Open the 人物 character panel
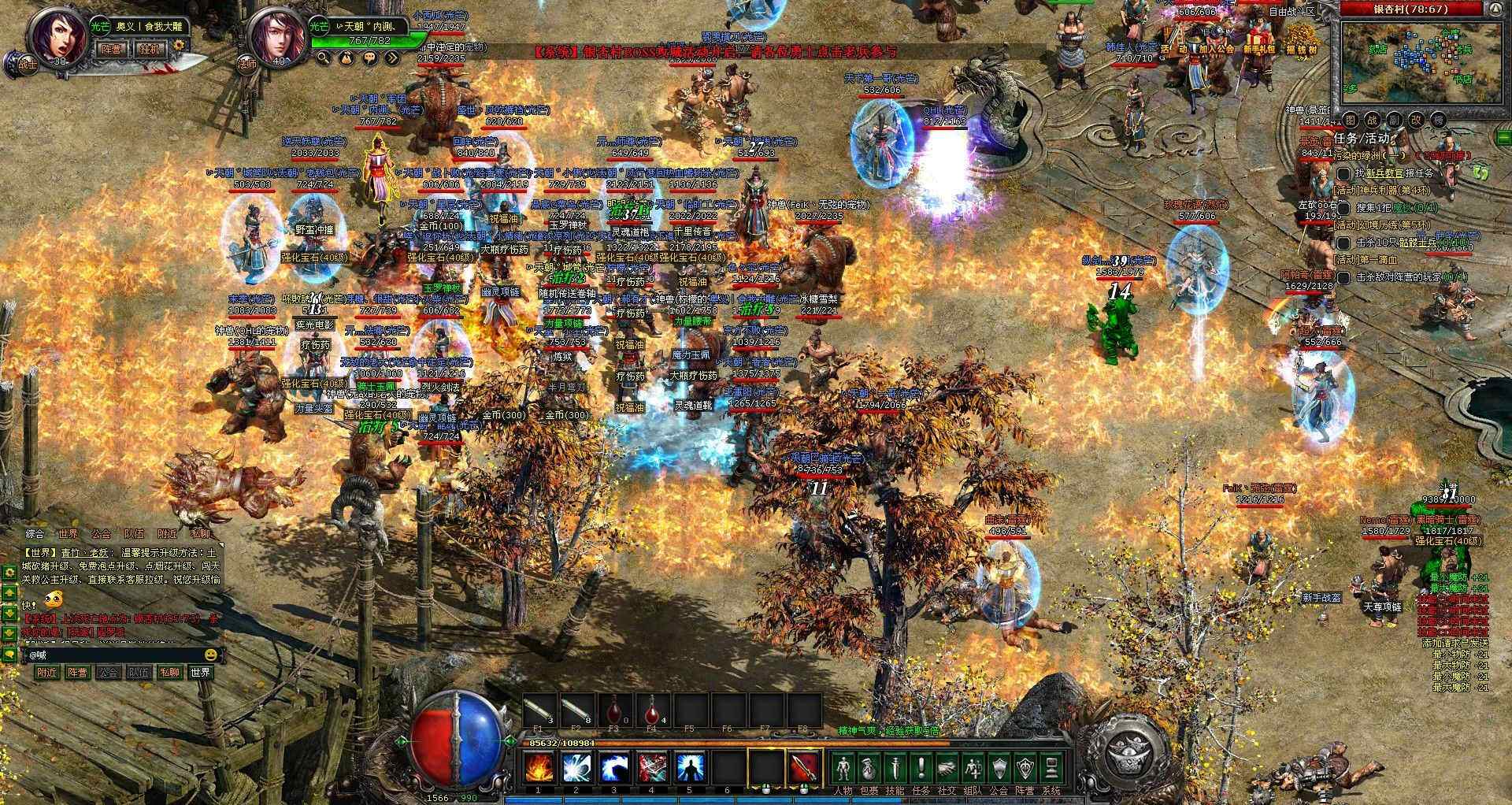Viewport: 1512px width, 805px height. pos(843,769)
